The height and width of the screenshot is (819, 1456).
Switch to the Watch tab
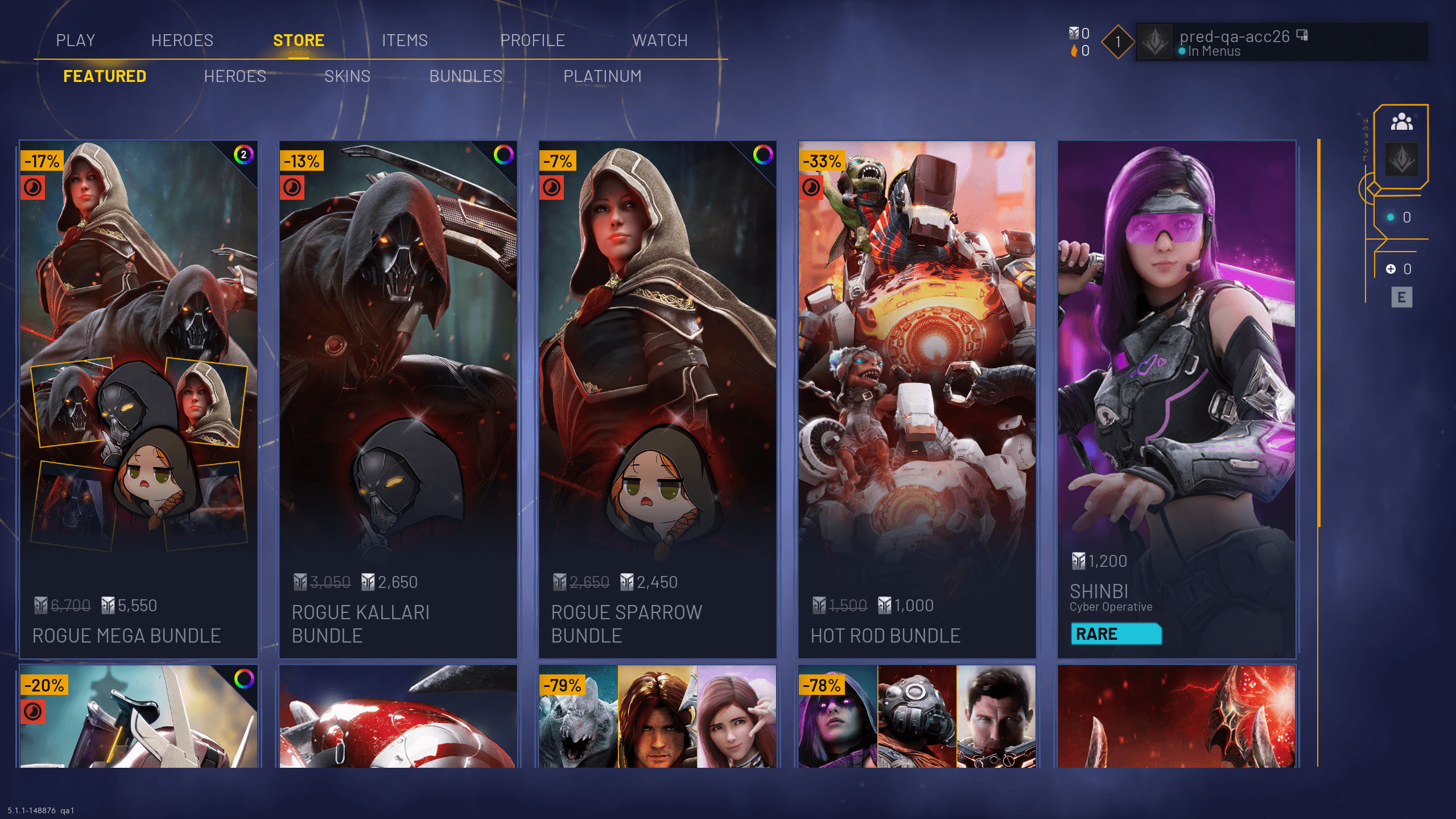[x=659, y=40]
